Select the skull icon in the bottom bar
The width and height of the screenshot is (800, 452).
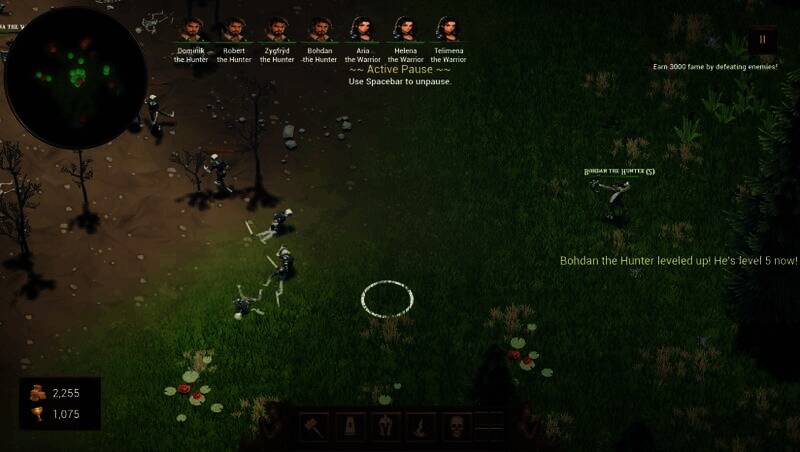click(x=457, y=427)
